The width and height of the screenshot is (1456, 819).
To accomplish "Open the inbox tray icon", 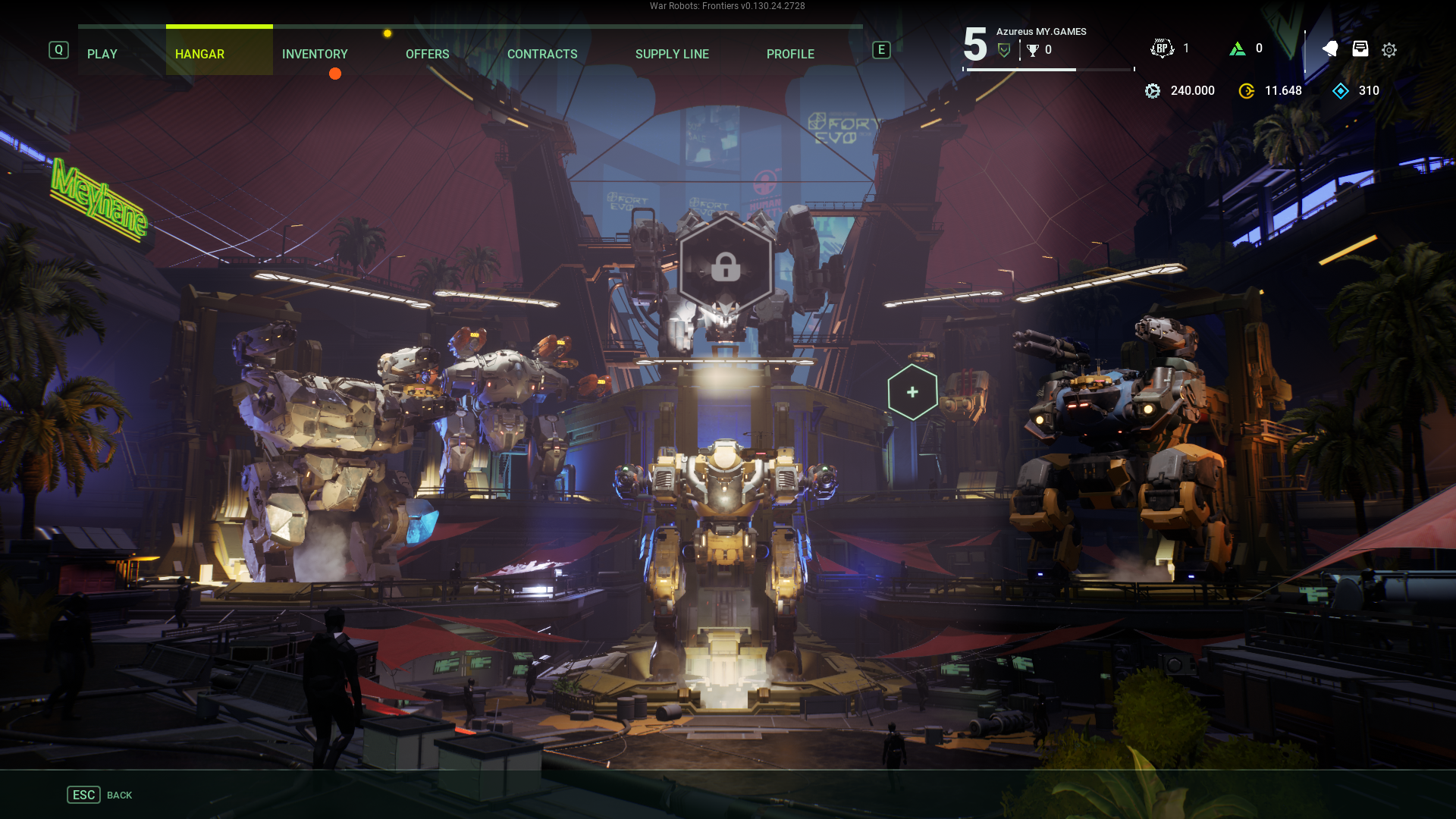I will coord(1360,49).
